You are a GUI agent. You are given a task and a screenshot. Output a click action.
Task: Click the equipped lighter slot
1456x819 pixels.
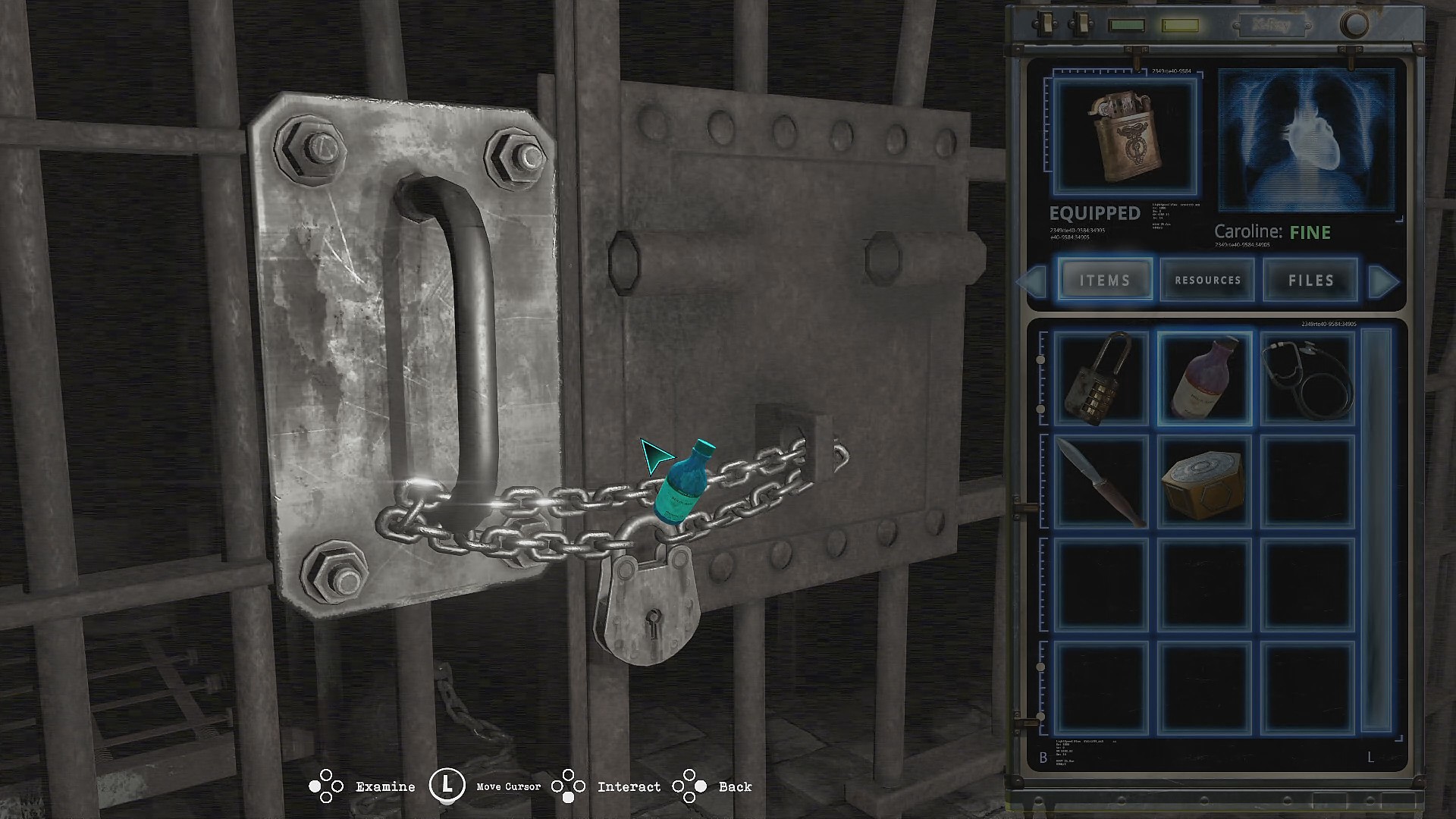point(1125,136)
